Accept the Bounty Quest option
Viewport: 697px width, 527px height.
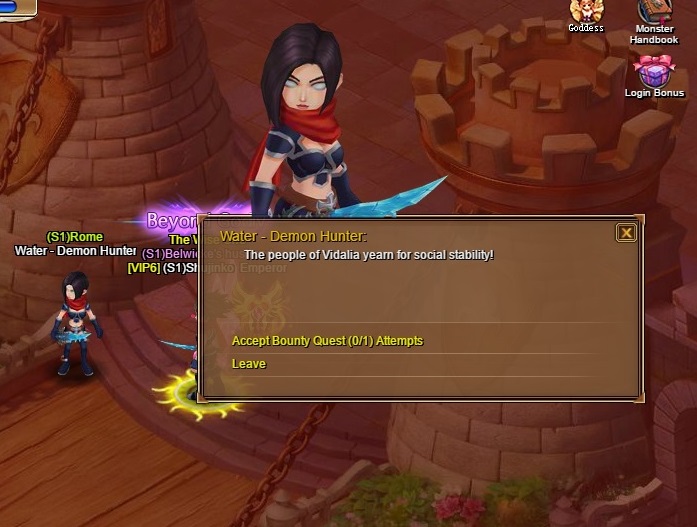pos(327,341)
